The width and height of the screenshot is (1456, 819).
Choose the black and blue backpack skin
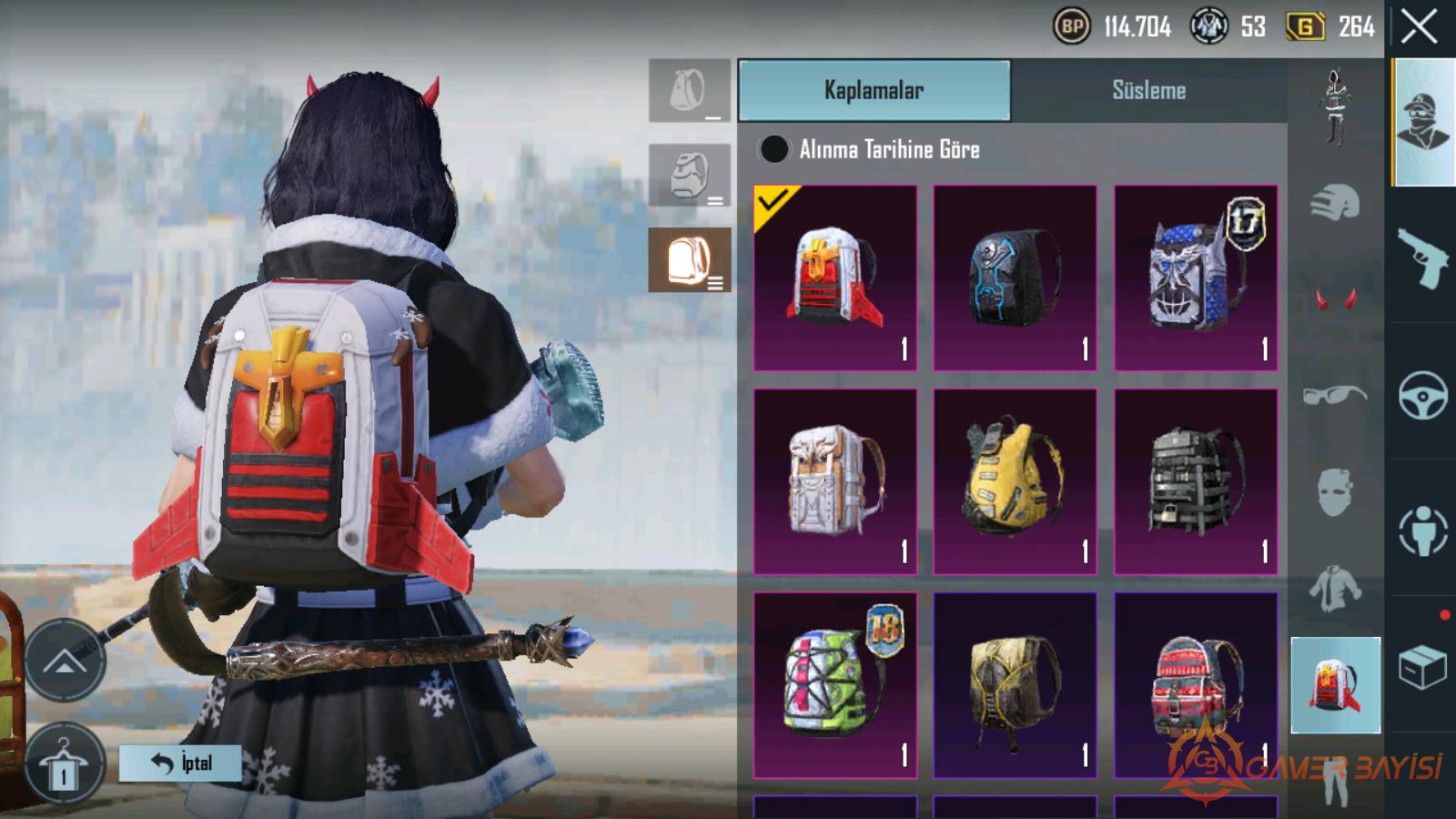[1015, 278]
